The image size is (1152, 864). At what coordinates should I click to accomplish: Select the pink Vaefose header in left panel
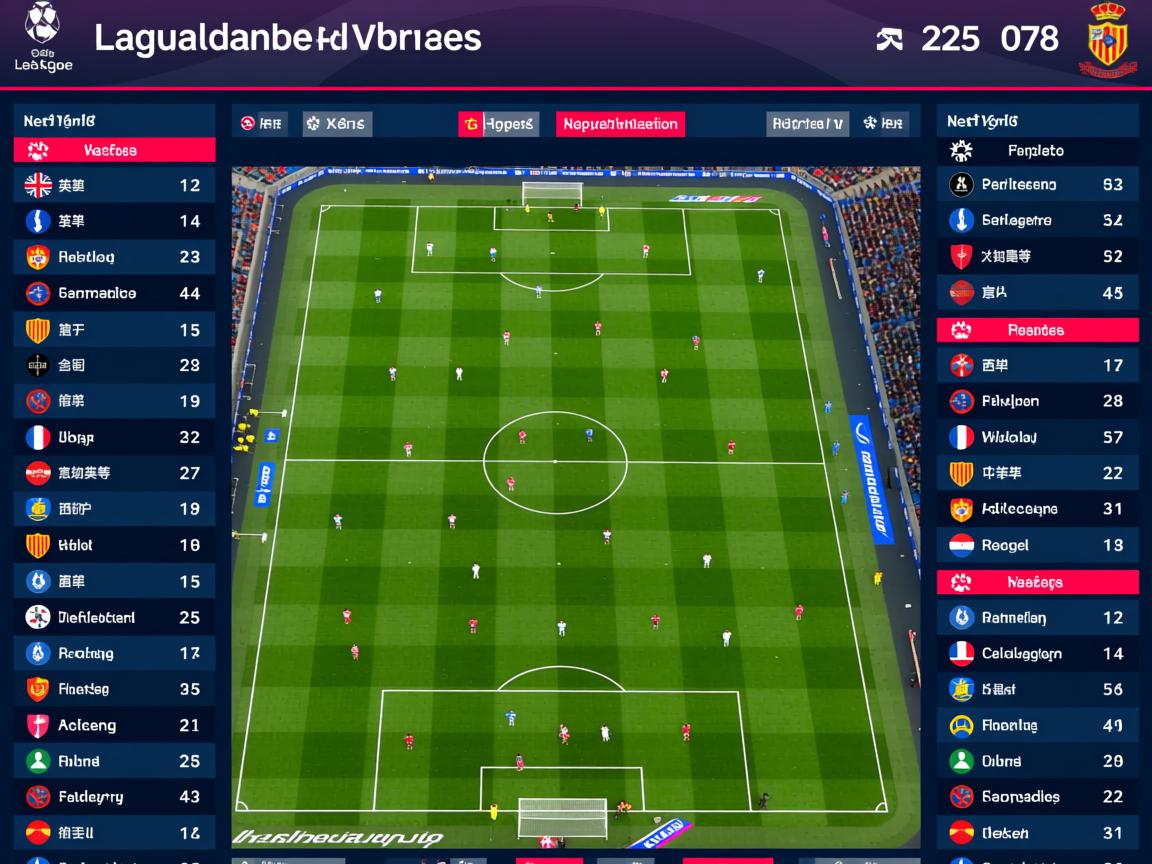tap(114, 150)
